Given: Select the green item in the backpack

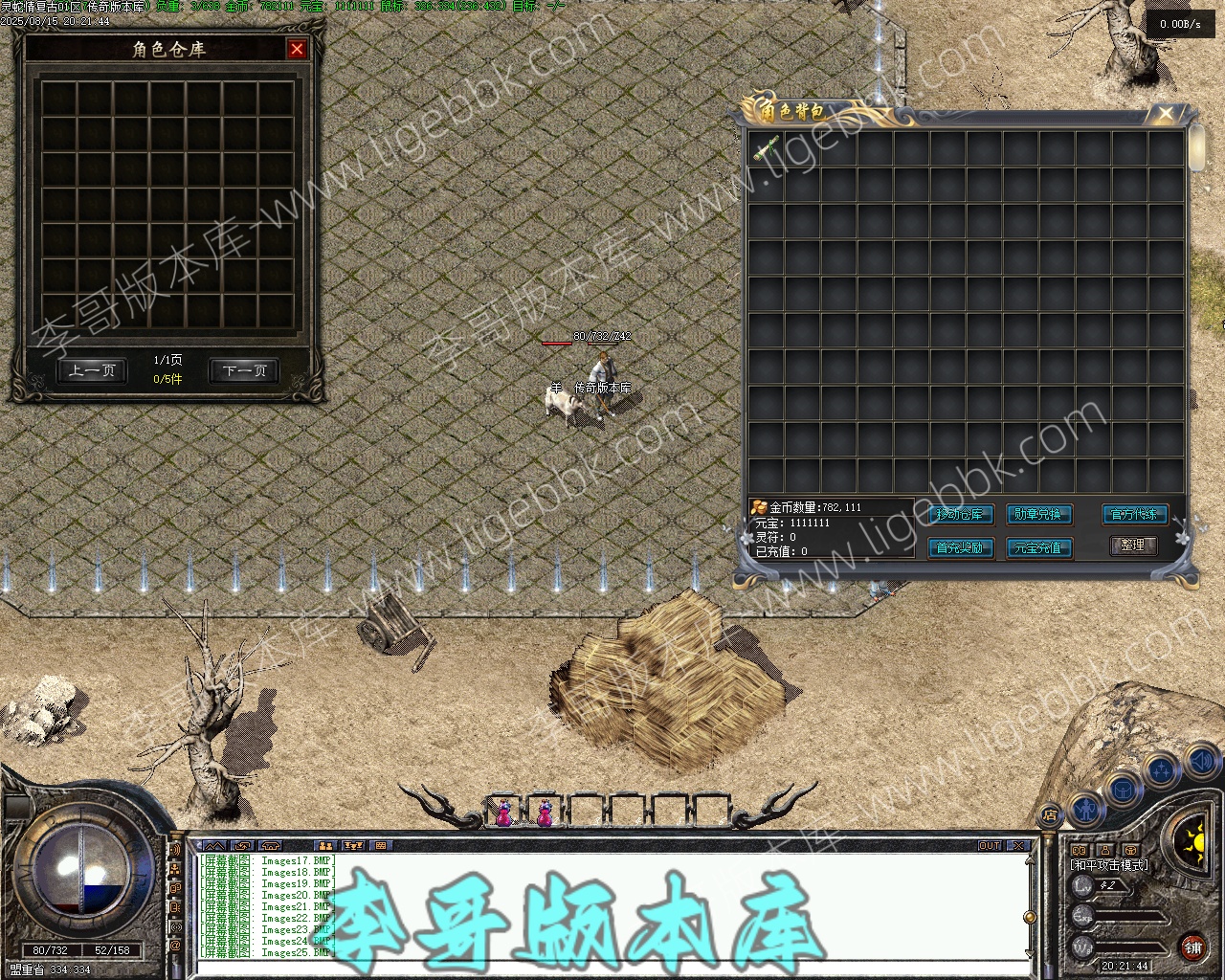Looking at the screenshot, I should 766,148.
